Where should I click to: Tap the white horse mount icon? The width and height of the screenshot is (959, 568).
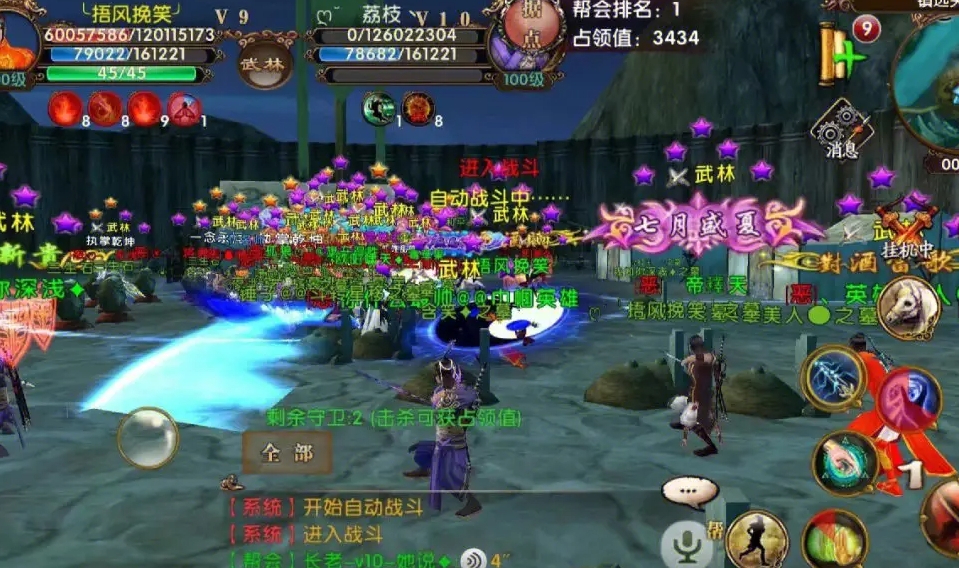909,307
